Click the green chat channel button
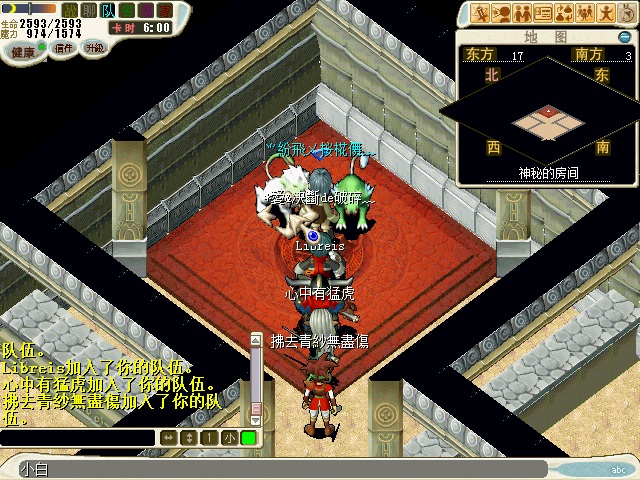640x480 pixels. tap(247, 438)
